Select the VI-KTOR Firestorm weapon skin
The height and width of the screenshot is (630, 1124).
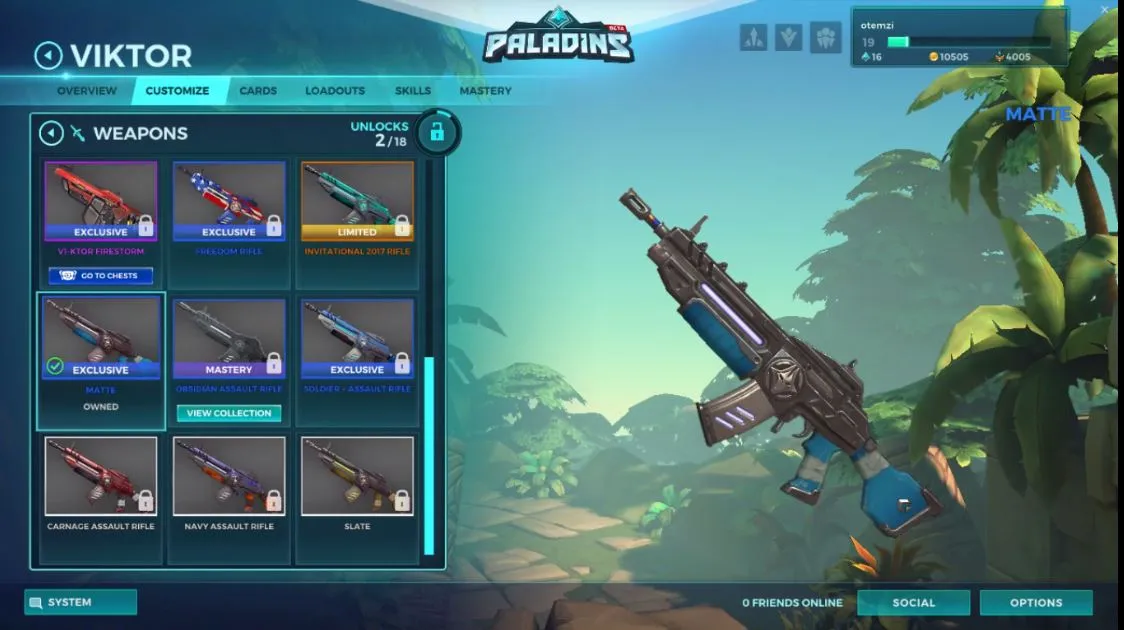[x=101, y=201]
